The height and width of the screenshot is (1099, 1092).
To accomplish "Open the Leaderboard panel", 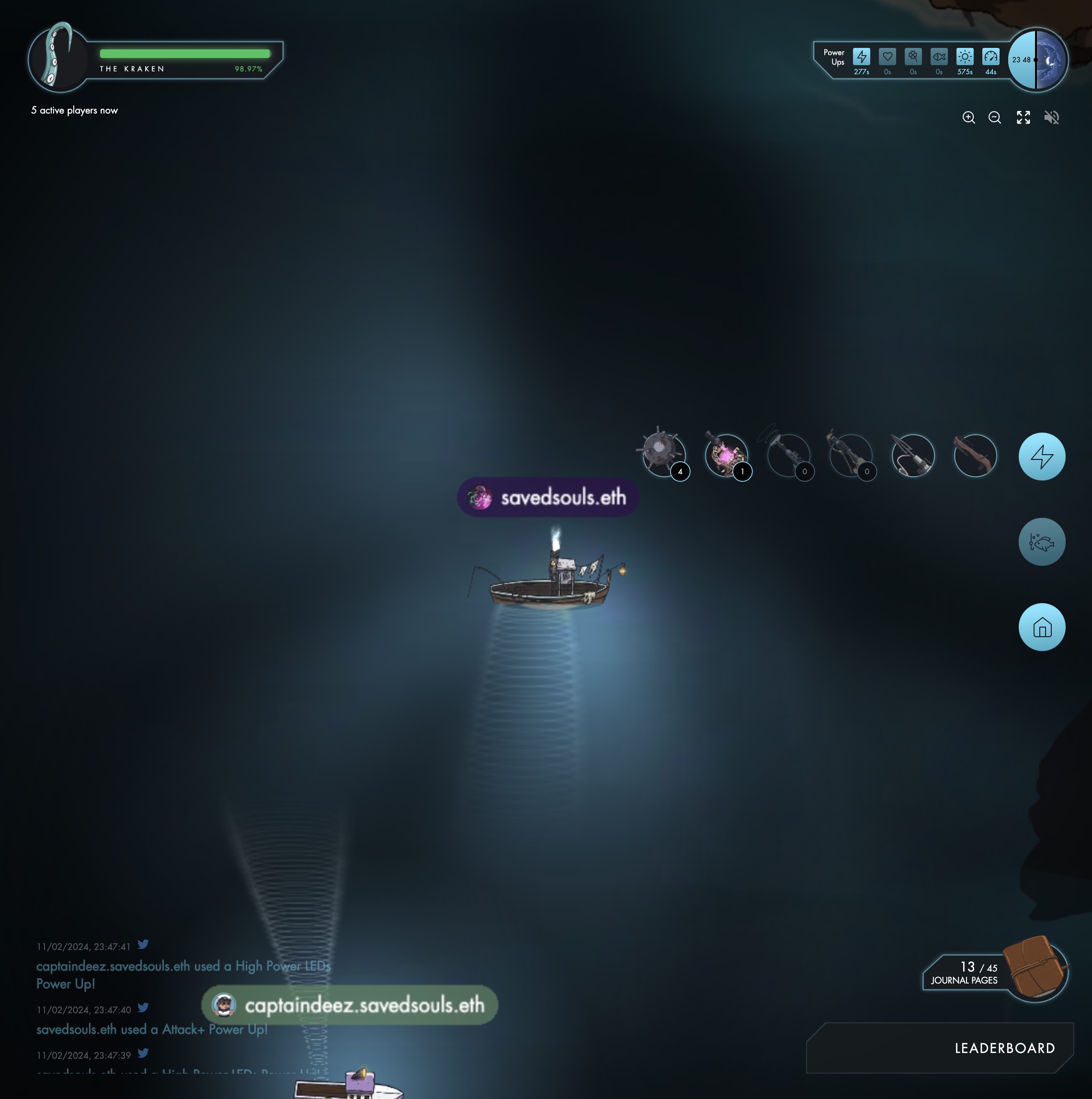I will (1004, 1048).
